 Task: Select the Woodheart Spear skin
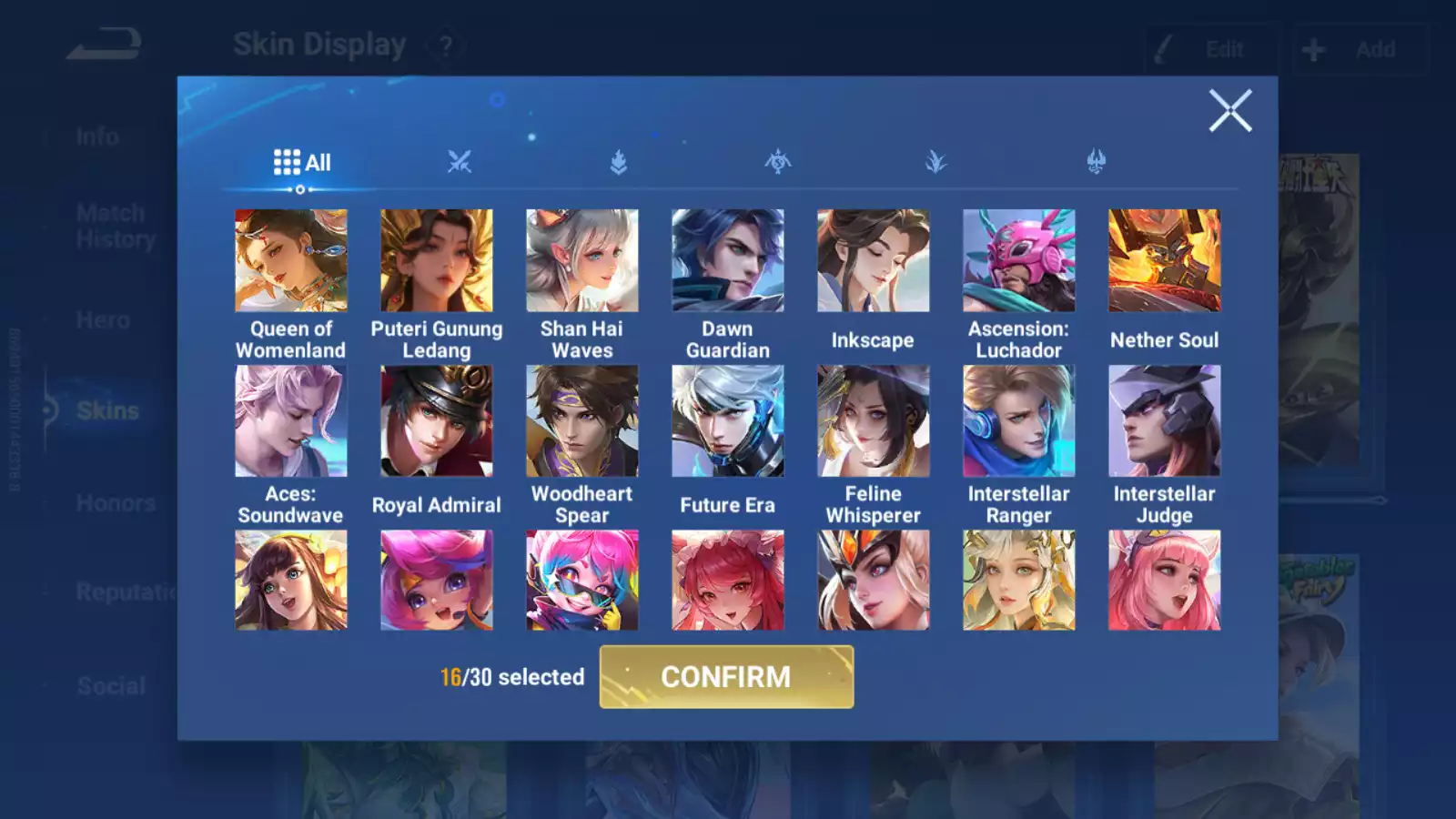pos(582,421)
